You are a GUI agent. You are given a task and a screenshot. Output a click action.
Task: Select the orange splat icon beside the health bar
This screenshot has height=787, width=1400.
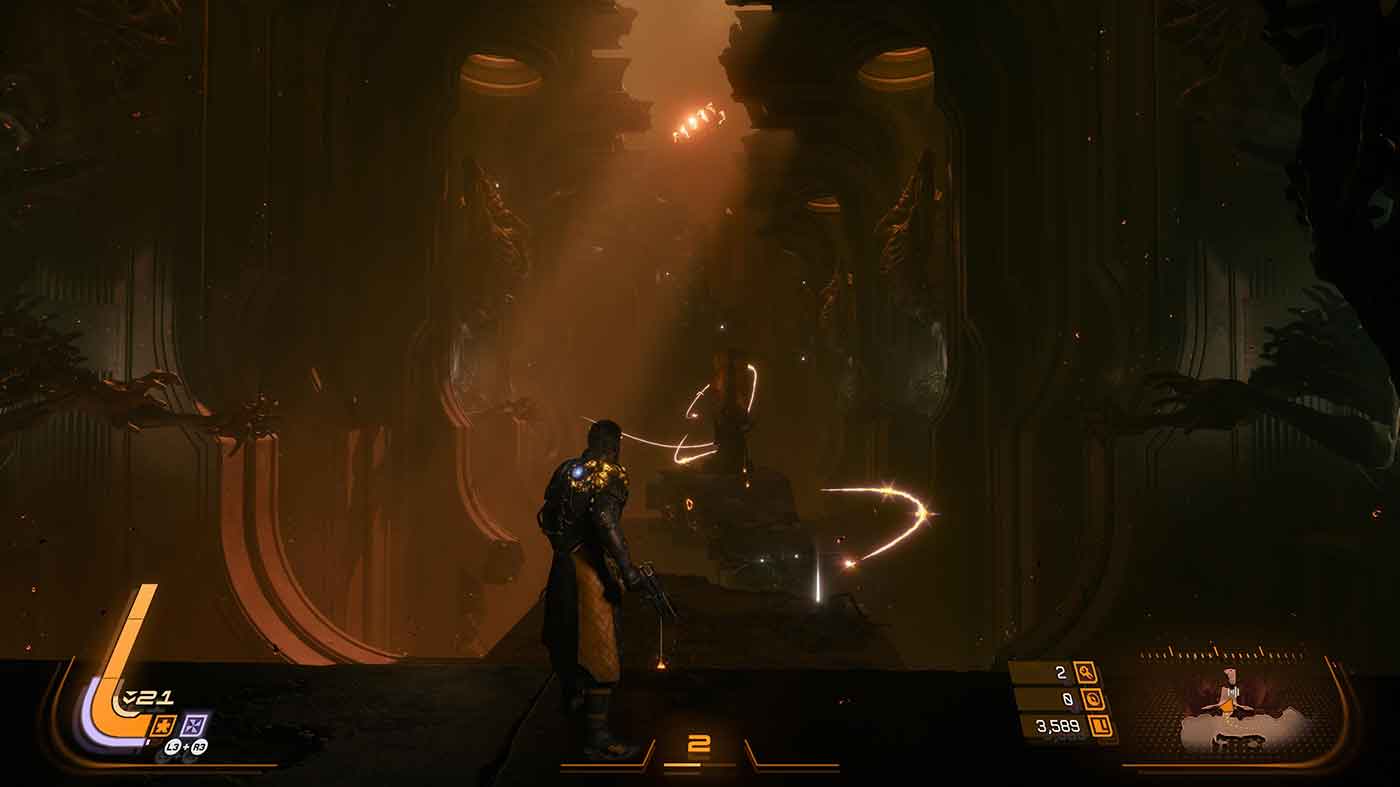pyautogui.click(x=164, y=725)
